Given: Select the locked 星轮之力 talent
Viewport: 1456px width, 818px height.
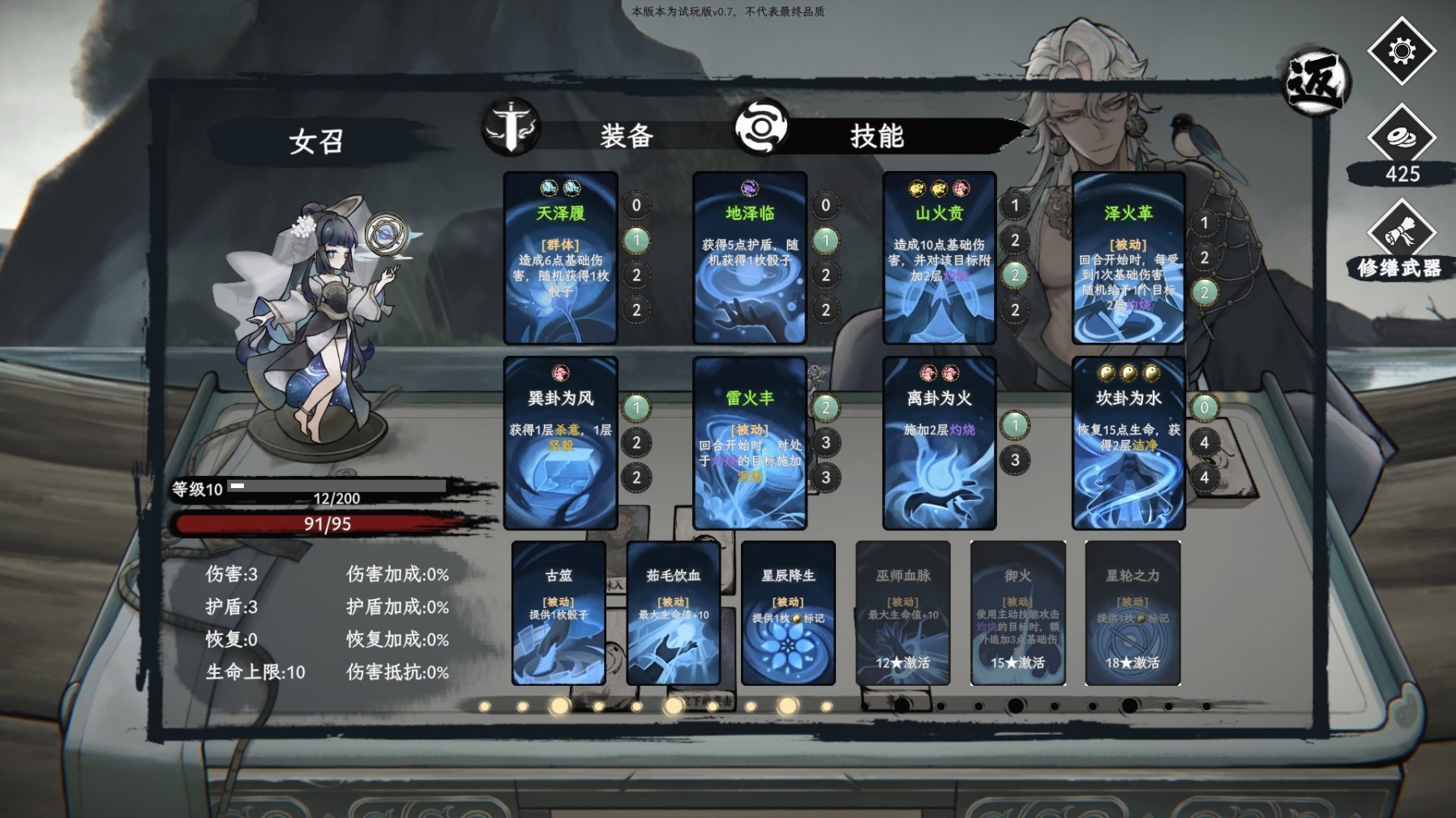Looking at the screenshot, I should click(x=1132, y=613).
